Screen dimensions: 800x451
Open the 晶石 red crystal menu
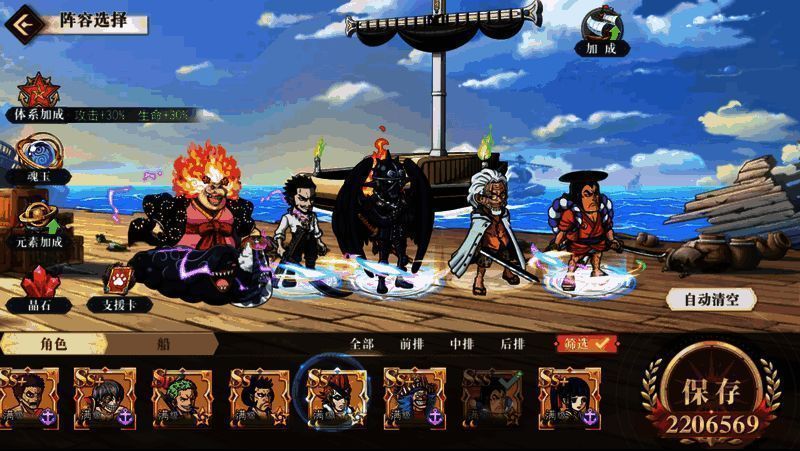(38, 286)
